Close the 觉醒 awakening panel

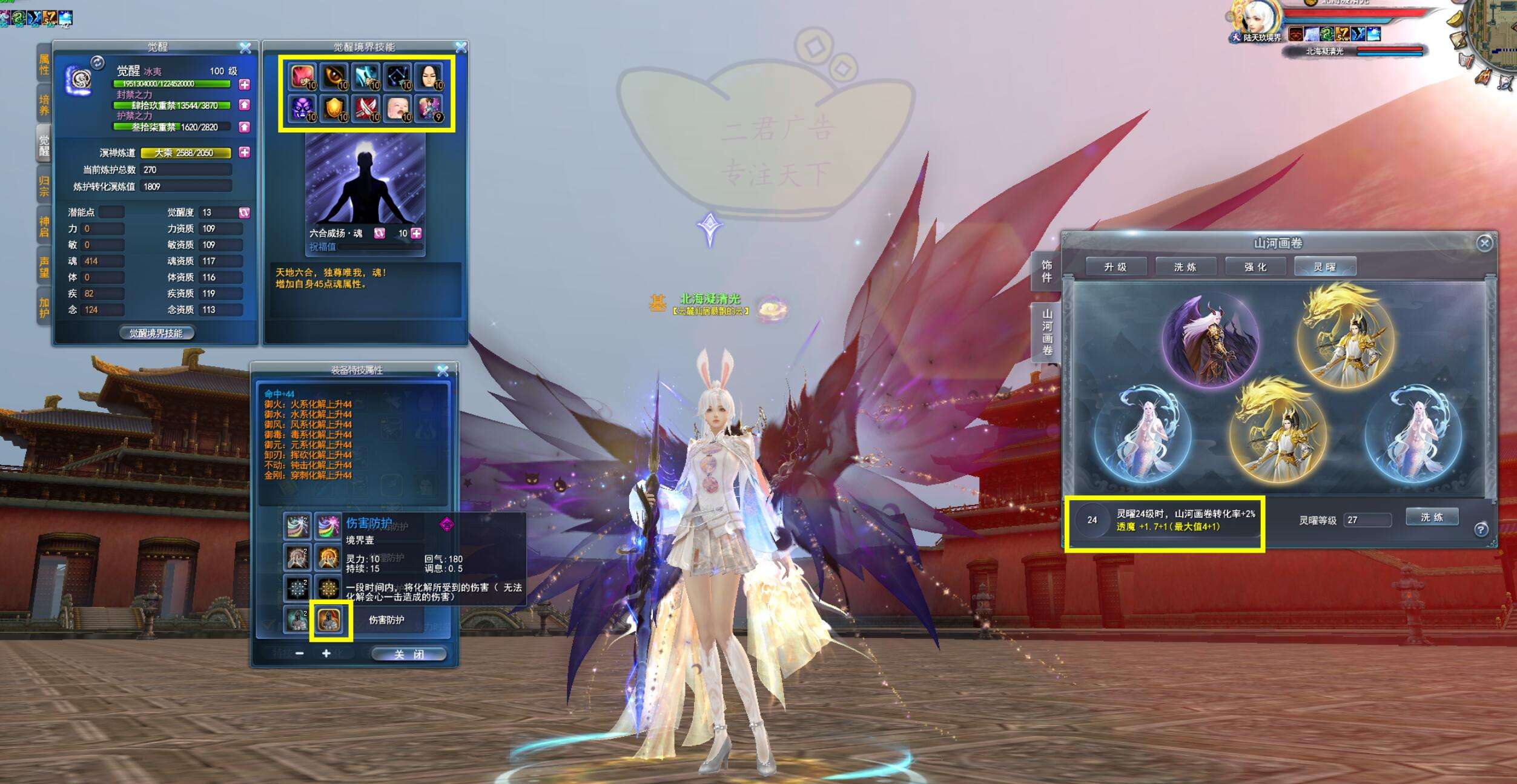pyautogui.click(x=245, y=47)
